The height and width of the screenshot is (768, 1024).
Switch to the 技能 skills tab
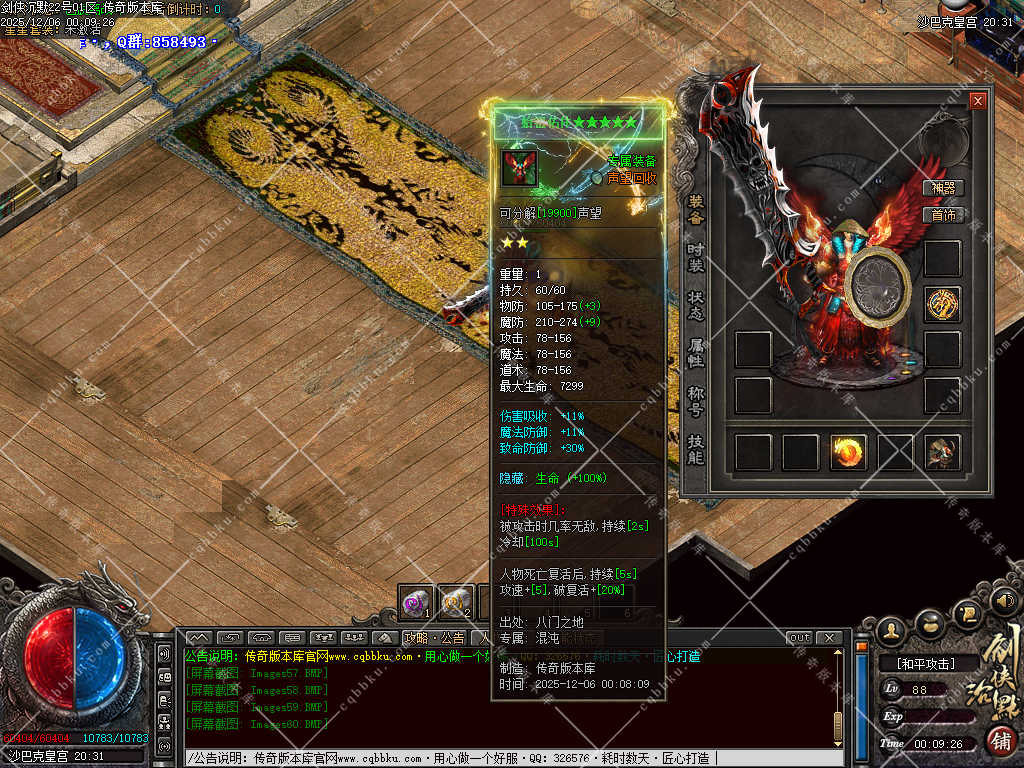tap(696, 448)
